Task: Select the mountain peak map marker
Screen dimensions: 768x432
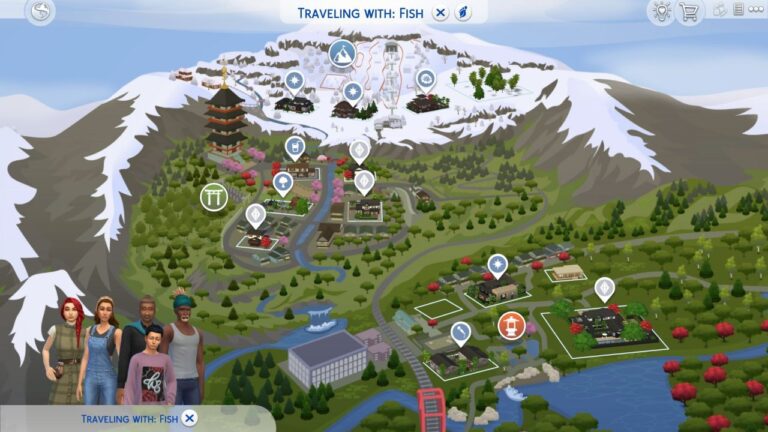Action: point(342,52)
